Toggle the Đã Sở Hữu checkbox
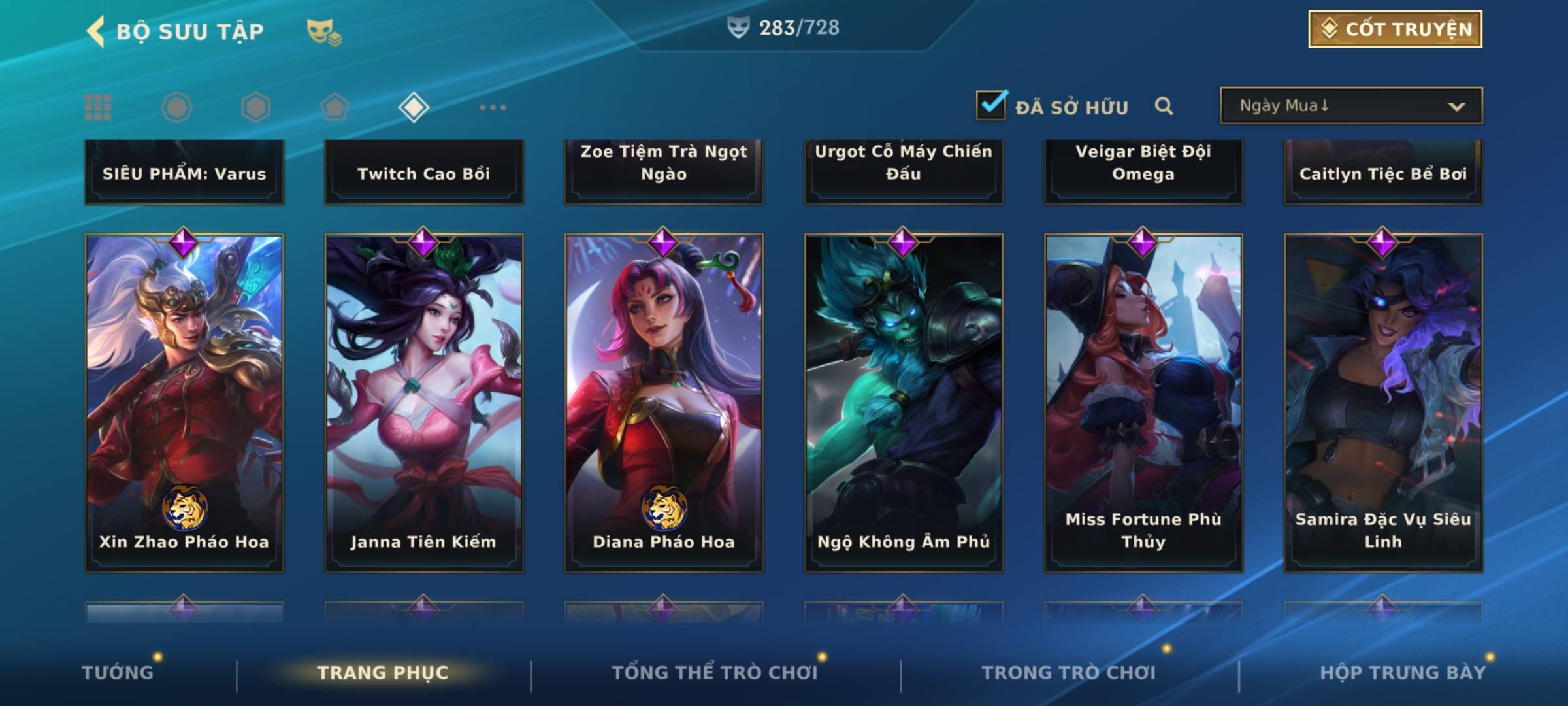The image size is (1568, 706). click(x=991, y=105)
